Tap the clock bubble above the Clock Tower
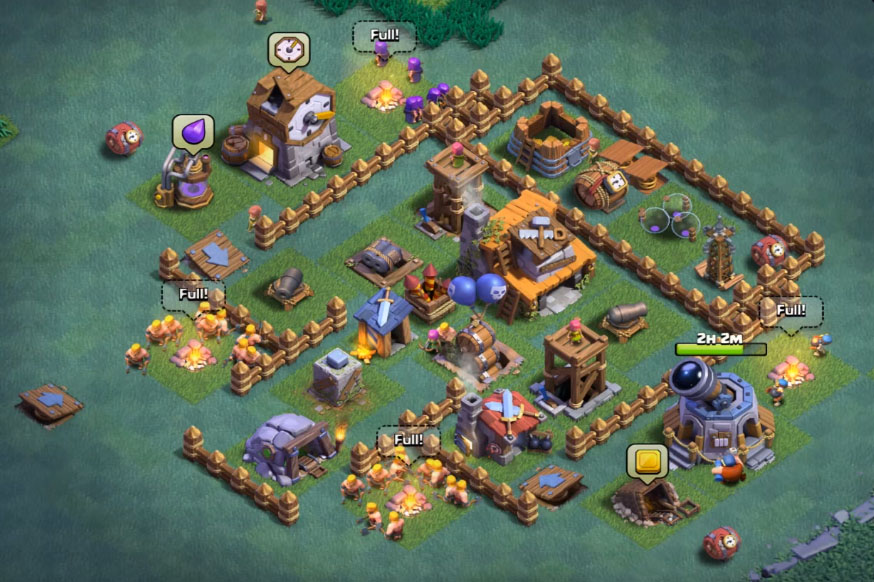 pos(288,49)
